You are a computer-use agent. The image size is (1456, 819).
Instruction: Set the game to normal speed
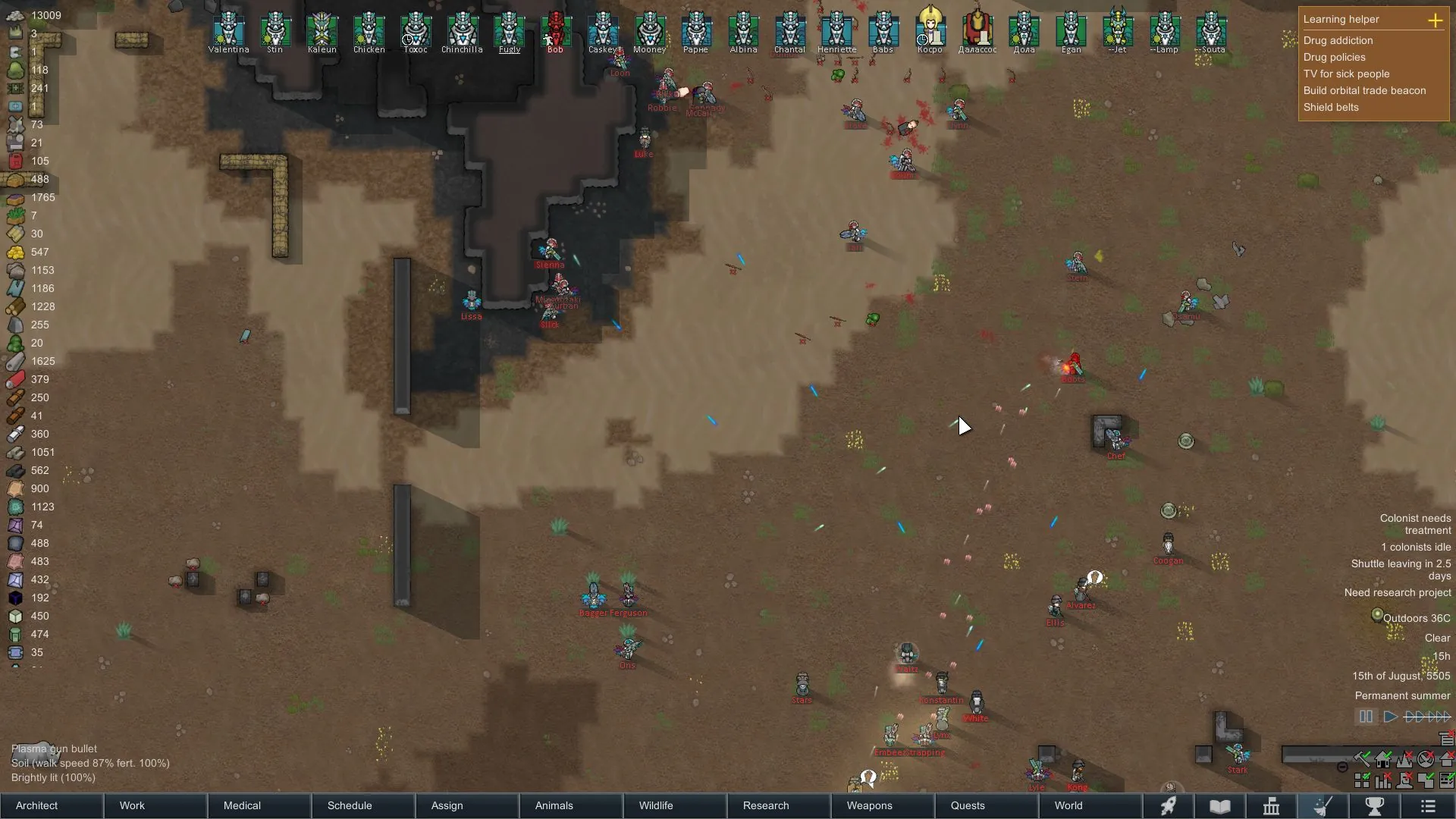tap(1390, 717)
